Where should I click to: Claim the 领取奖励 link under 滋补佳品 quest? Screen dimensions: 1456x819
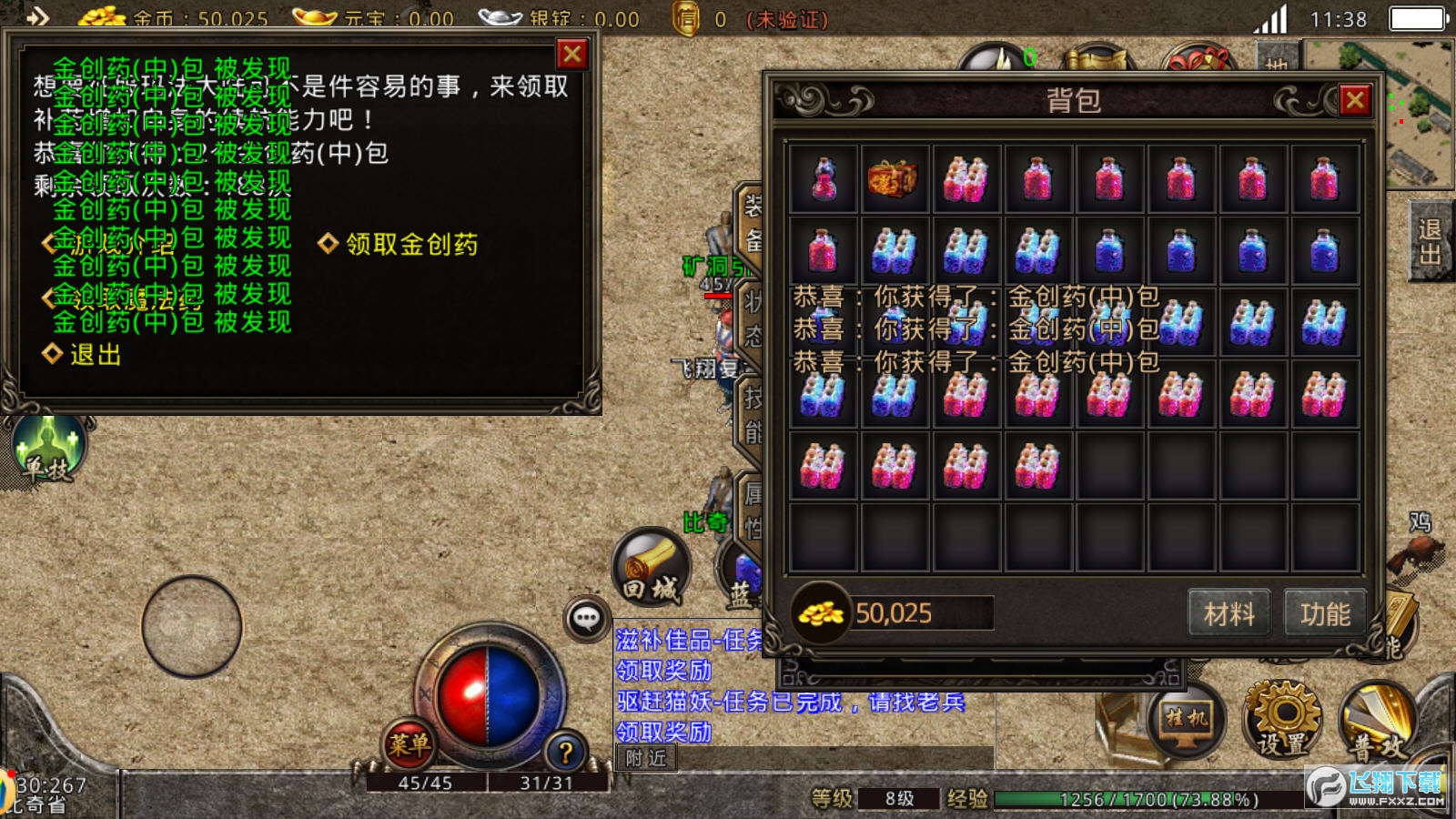[663, 671]
